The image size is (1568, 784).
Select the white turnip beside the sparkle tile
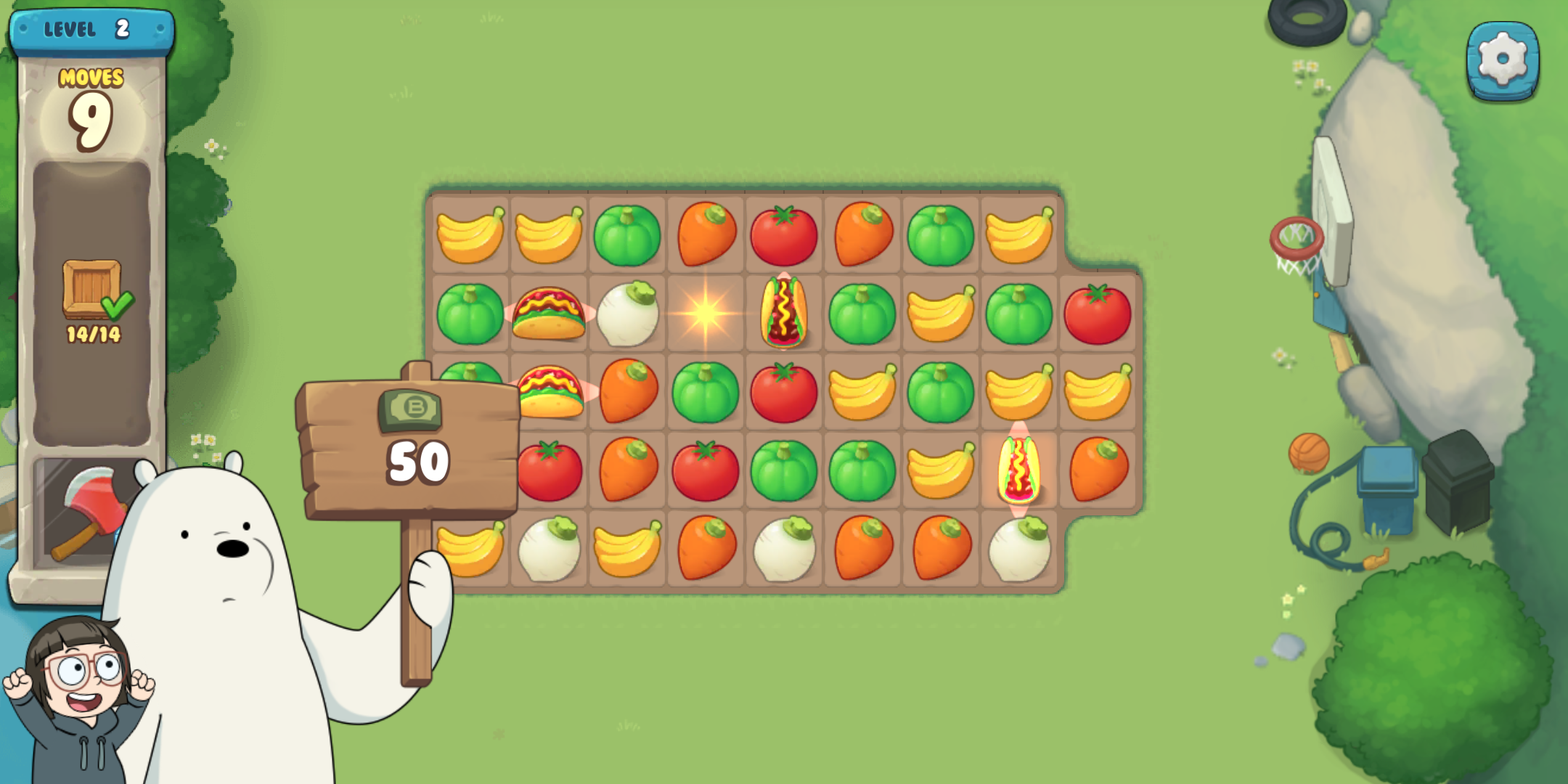coord(627,314)
